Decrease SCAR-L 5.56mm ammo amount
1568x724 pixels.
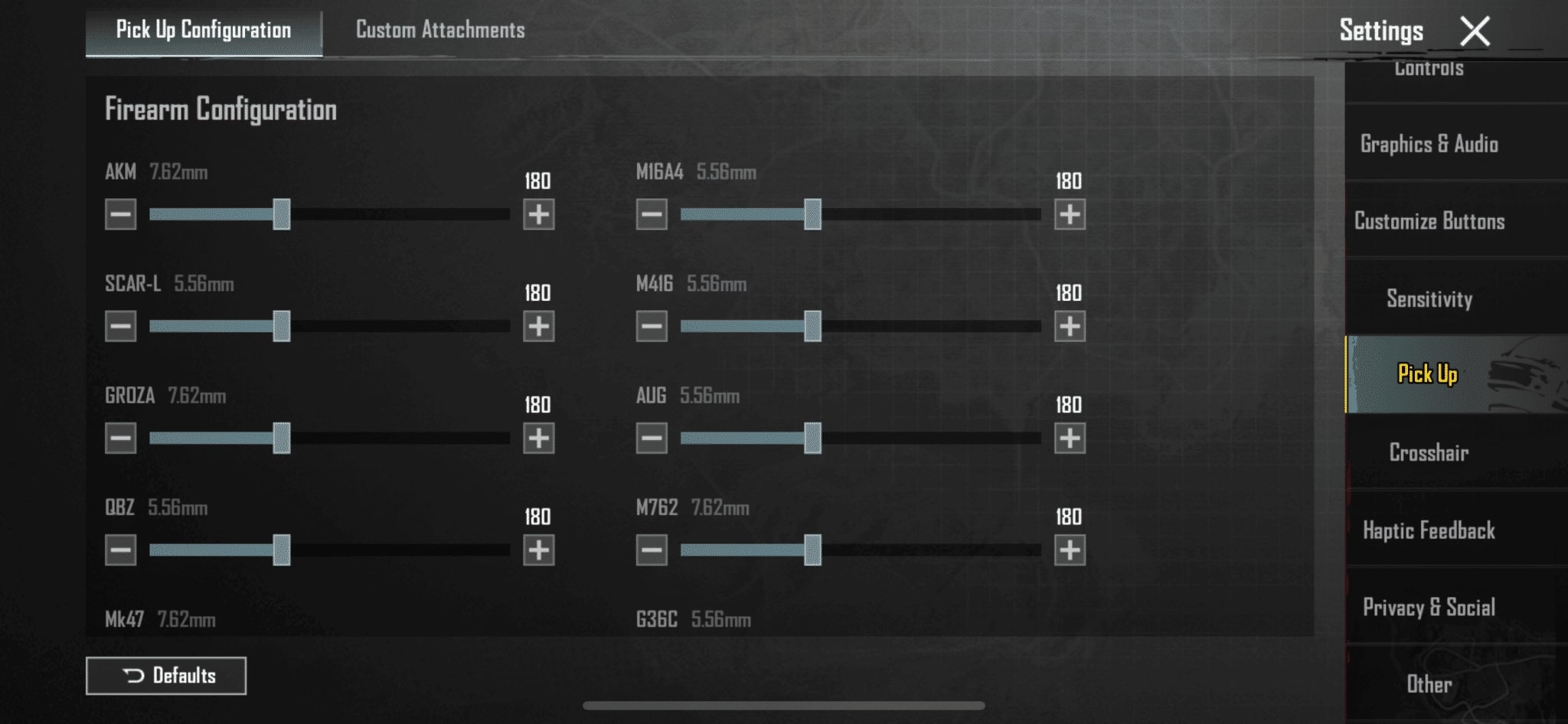click(x=121, y=326)
